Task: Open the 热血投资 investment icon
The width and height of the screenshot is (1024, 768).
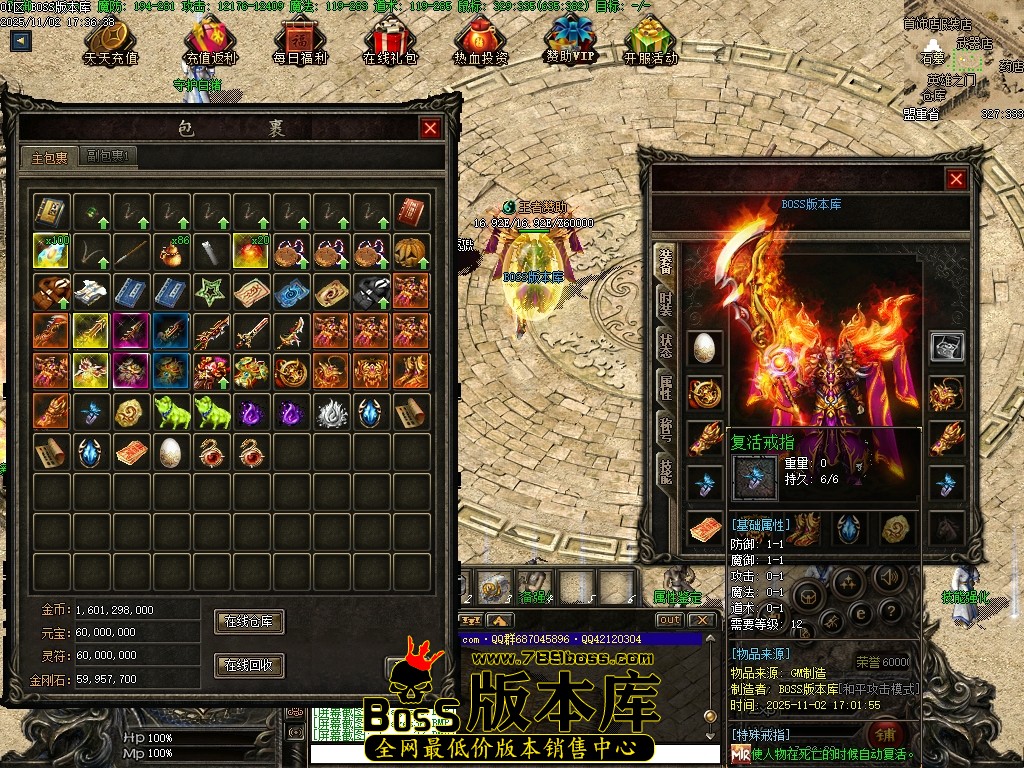Action: pos(480,42)
